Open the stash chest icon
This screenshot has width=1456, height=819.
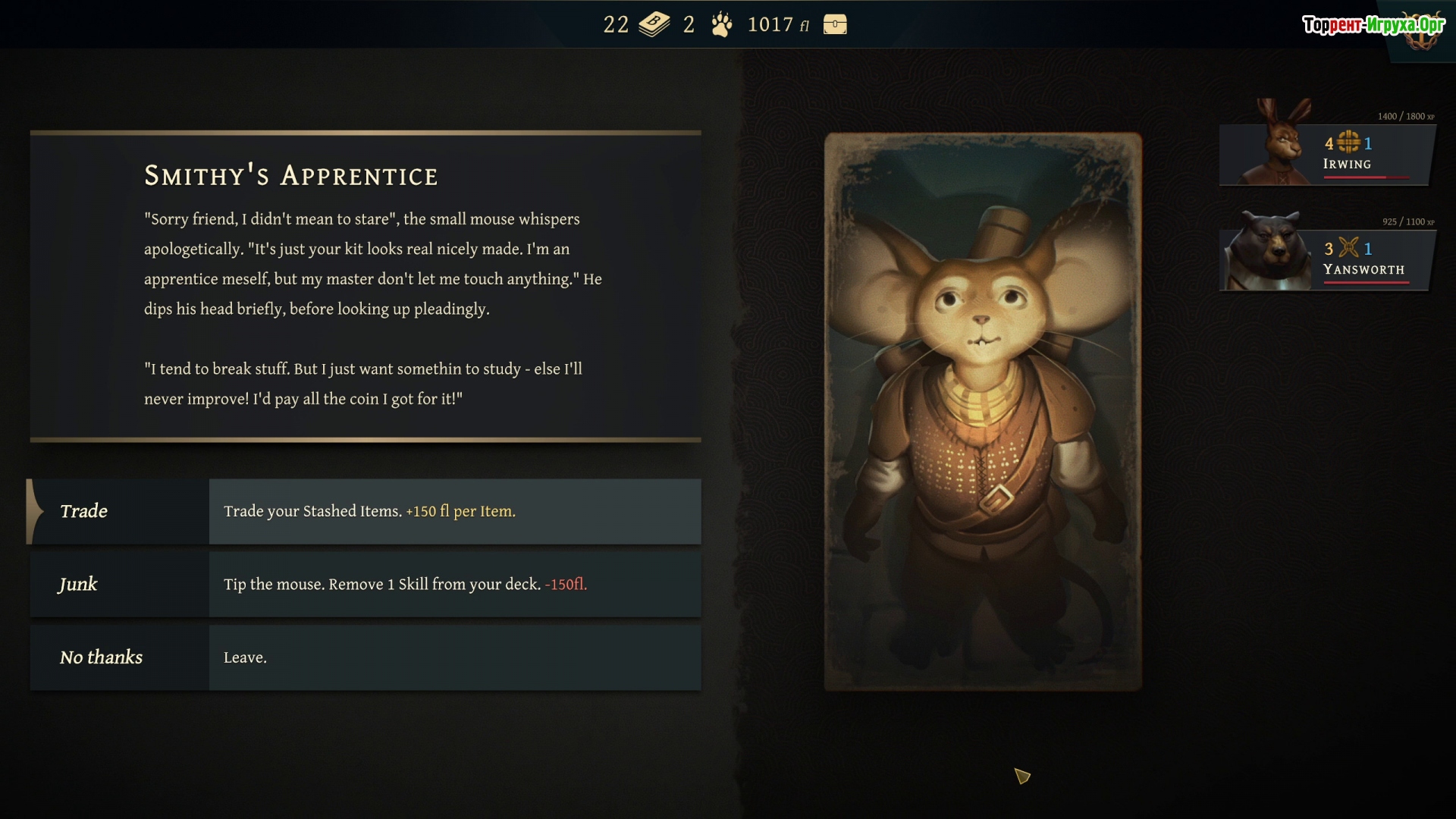point(835,25)
